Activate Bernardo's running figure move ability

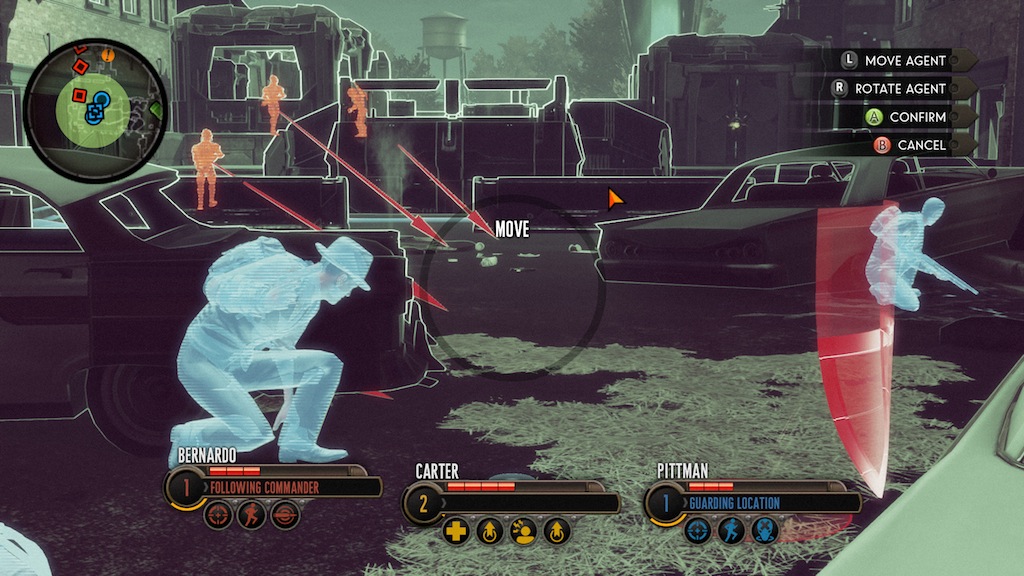coord(252,516)
